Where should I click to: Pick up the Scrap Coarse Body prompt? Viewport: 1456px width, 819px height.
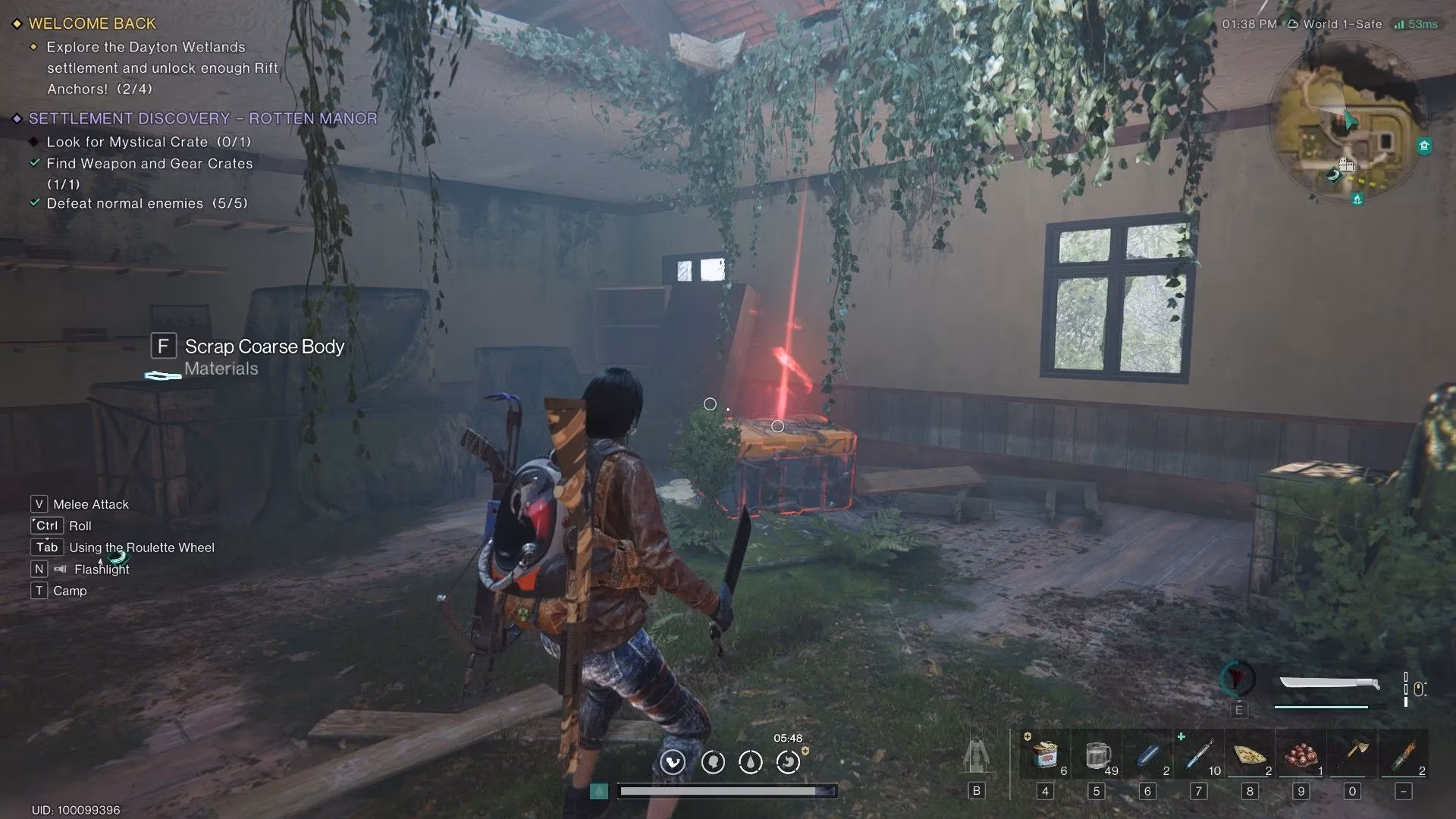click(264, 347)
